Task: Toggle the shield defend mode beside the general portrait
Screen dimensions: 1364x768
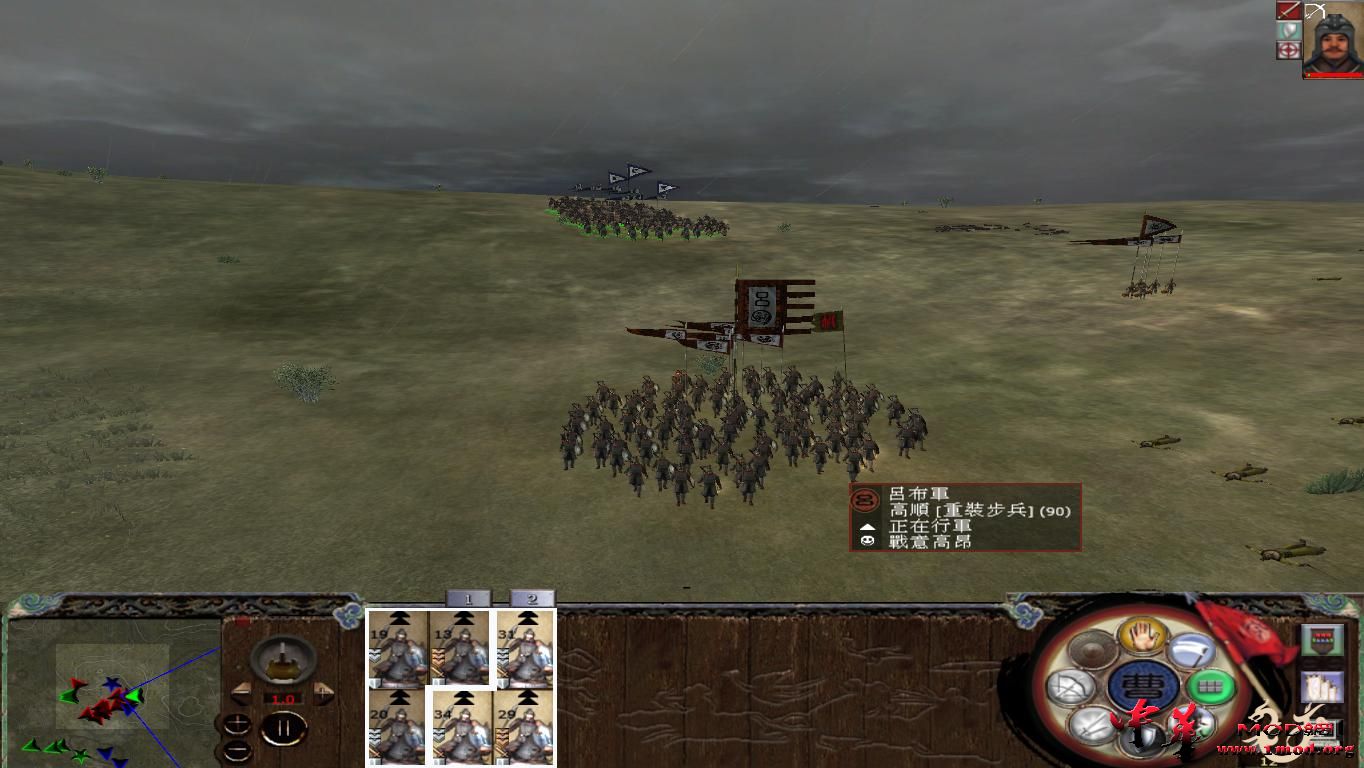Action: click(x=1288, y=29)
